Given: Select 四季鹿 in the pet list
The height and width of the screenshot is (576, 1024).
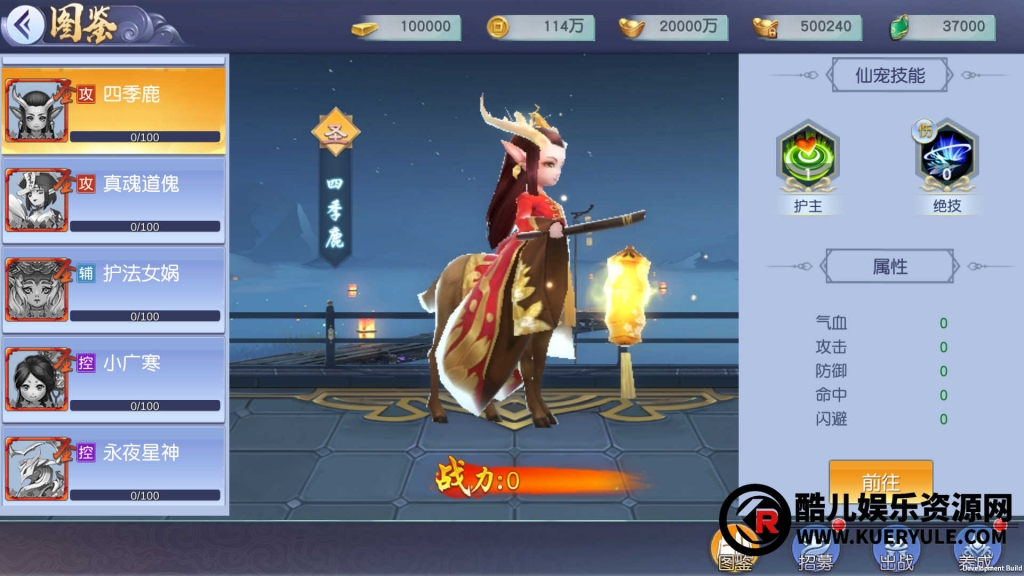Looking at the screenshot, I should (113, 110).
